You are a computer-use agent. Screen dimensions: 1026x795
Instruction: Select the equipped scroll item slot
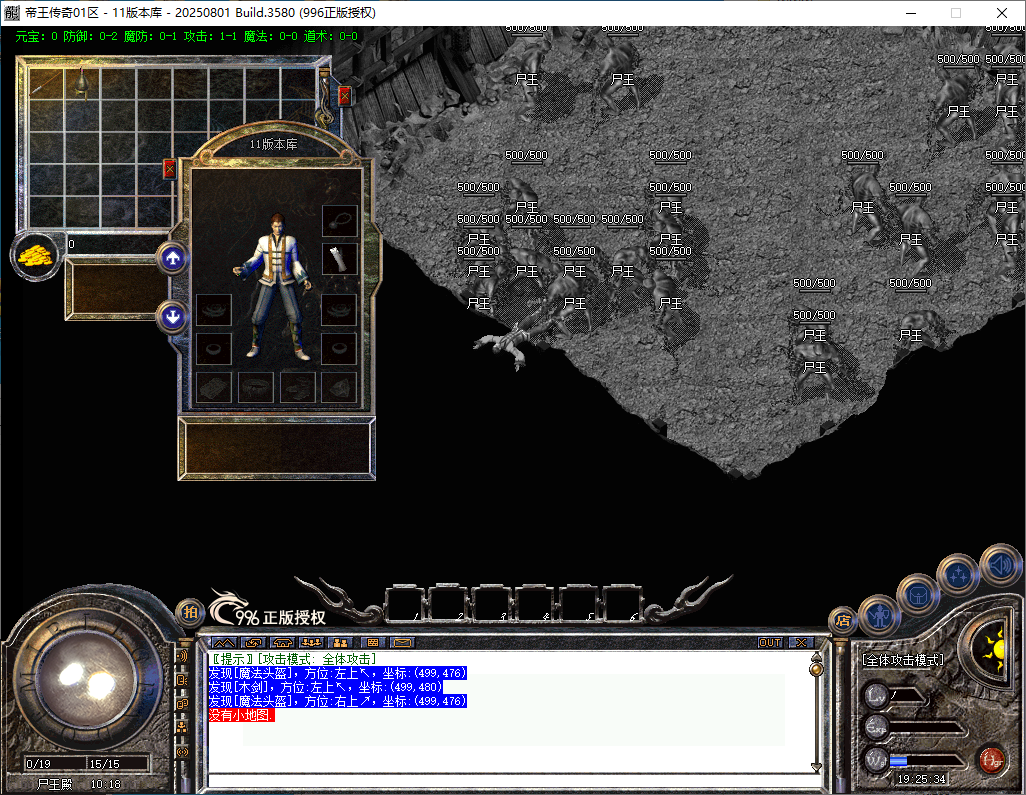[x=340, y=259]
